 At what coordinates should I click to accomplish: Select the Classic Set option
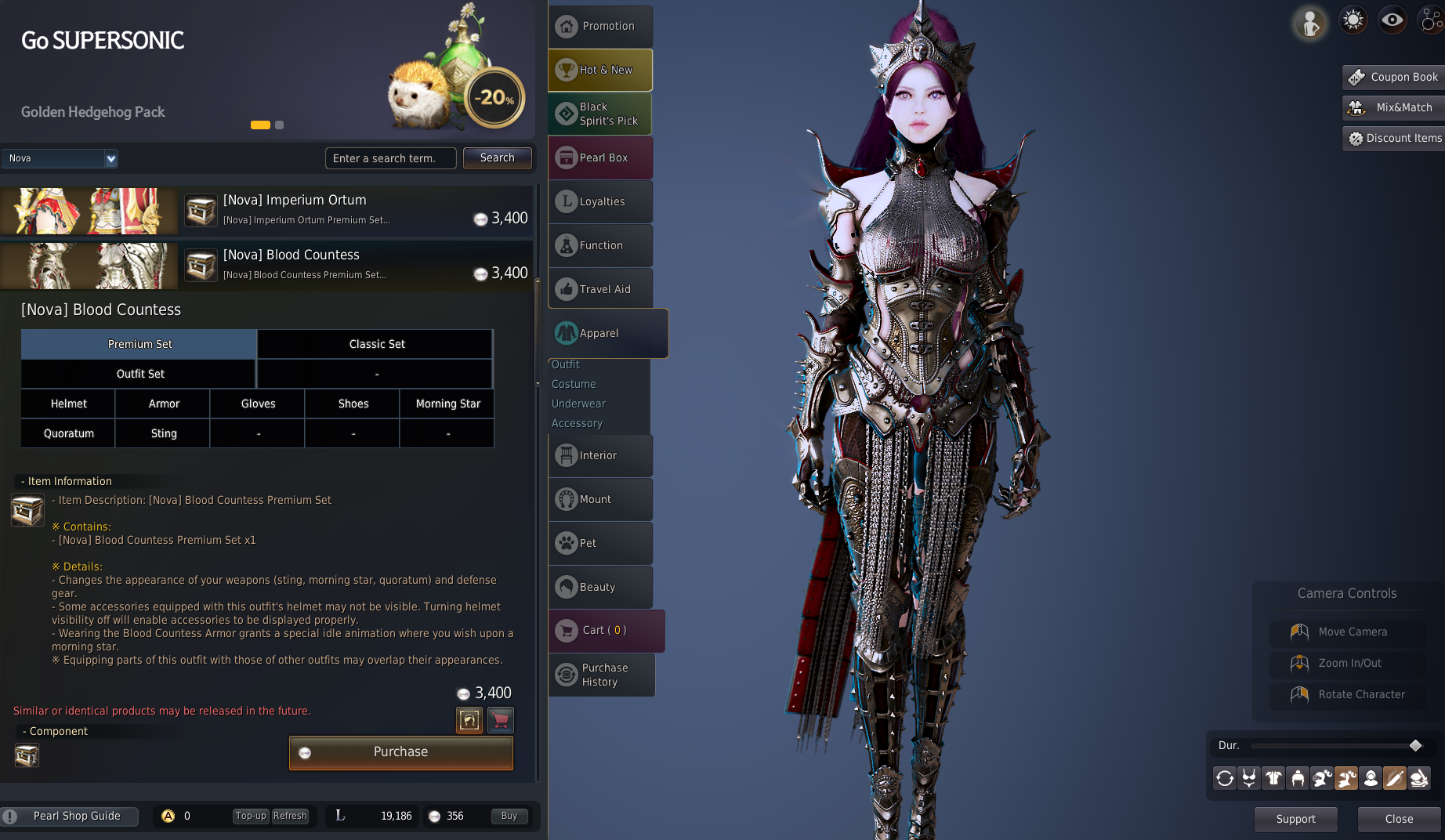[376, 344]
